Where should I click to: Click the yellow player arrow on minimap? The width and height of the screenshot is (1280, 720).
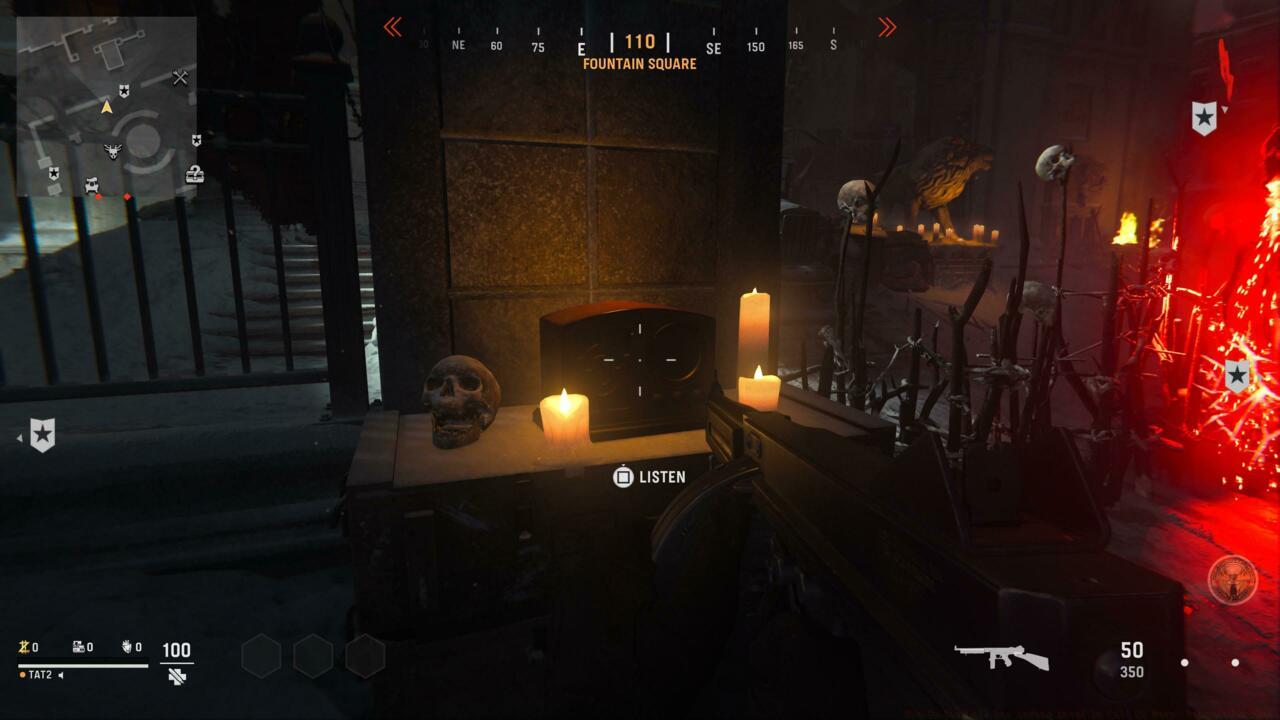pos(106,106)
